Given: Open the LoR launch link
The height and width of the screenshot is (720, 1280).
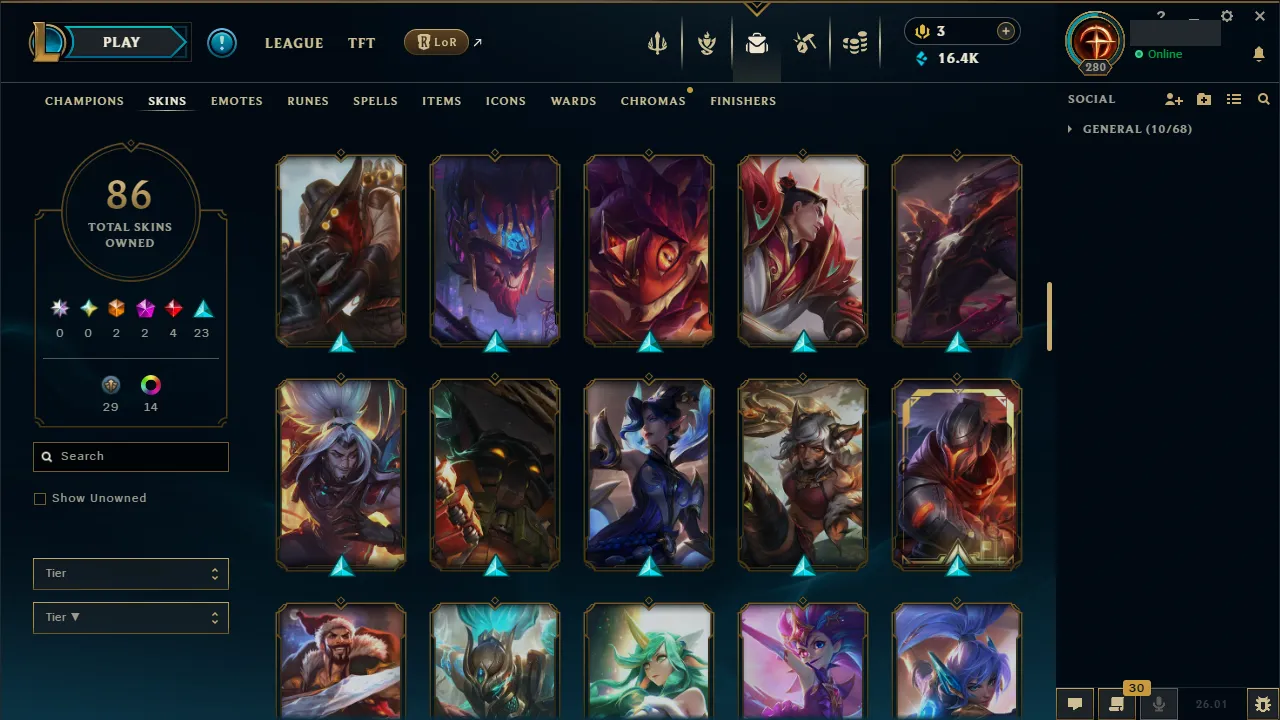Looking at the screenshot, I should coord(436,42).
